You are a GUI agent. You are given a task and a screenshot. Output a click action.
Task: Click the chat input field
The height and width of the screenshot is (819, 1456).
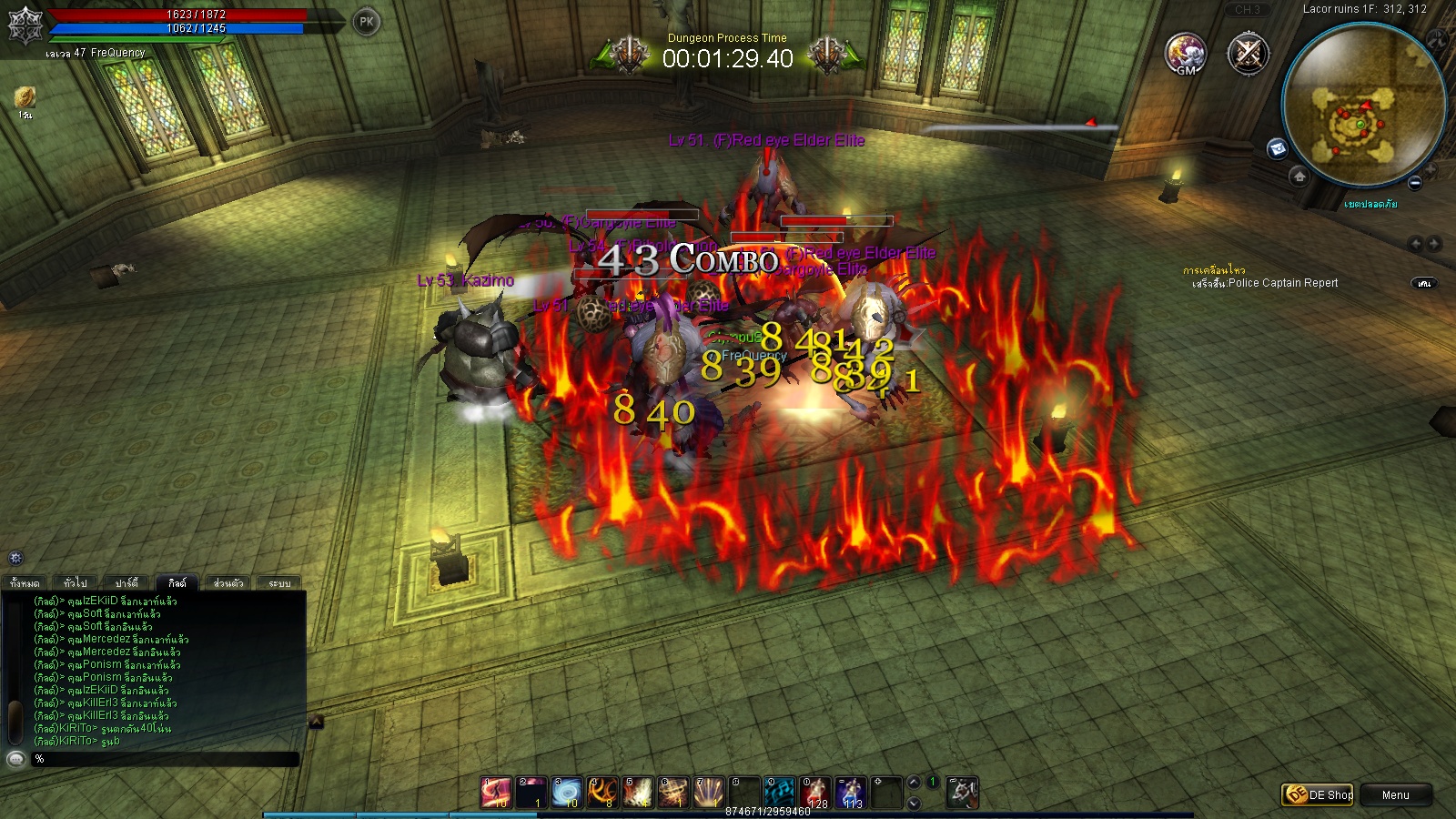pos(164,758)
